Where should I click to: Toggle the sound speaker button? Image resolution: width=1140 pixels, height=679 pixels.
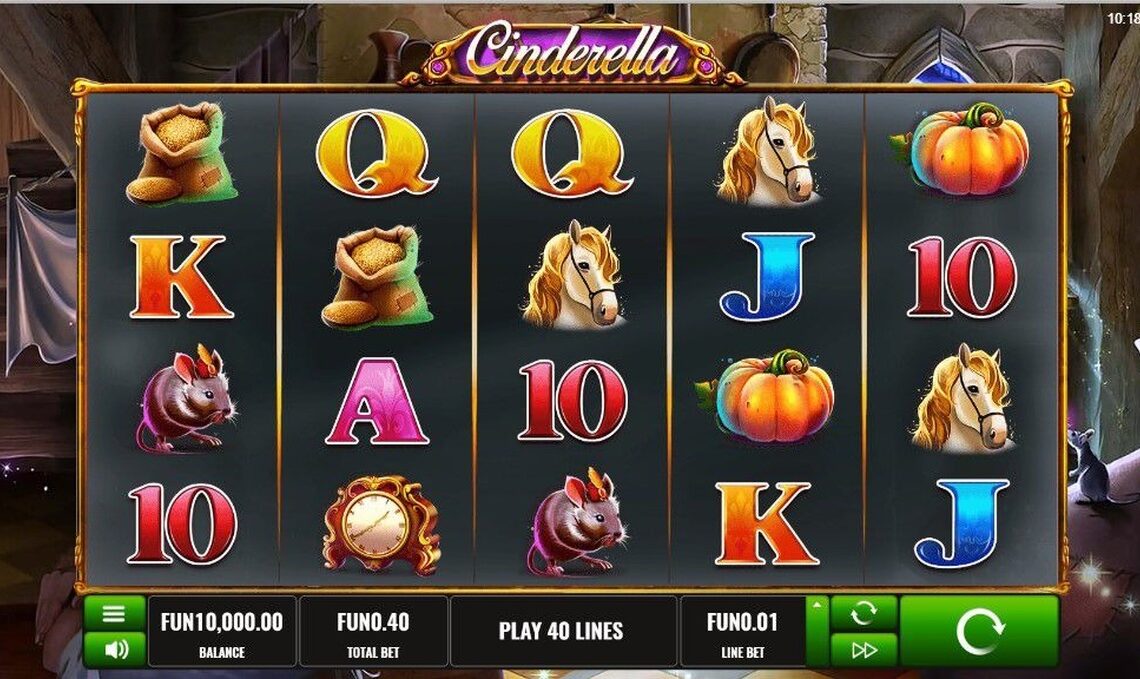(x=115, y=650)
